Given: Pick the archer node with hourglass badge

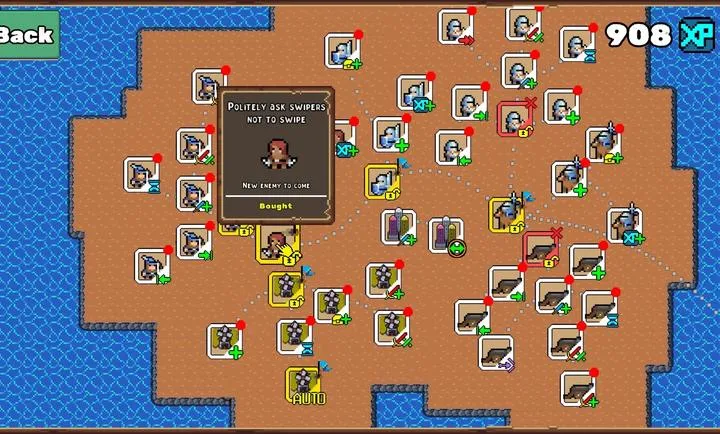Looking at the screenshot, I should point(141,175).
